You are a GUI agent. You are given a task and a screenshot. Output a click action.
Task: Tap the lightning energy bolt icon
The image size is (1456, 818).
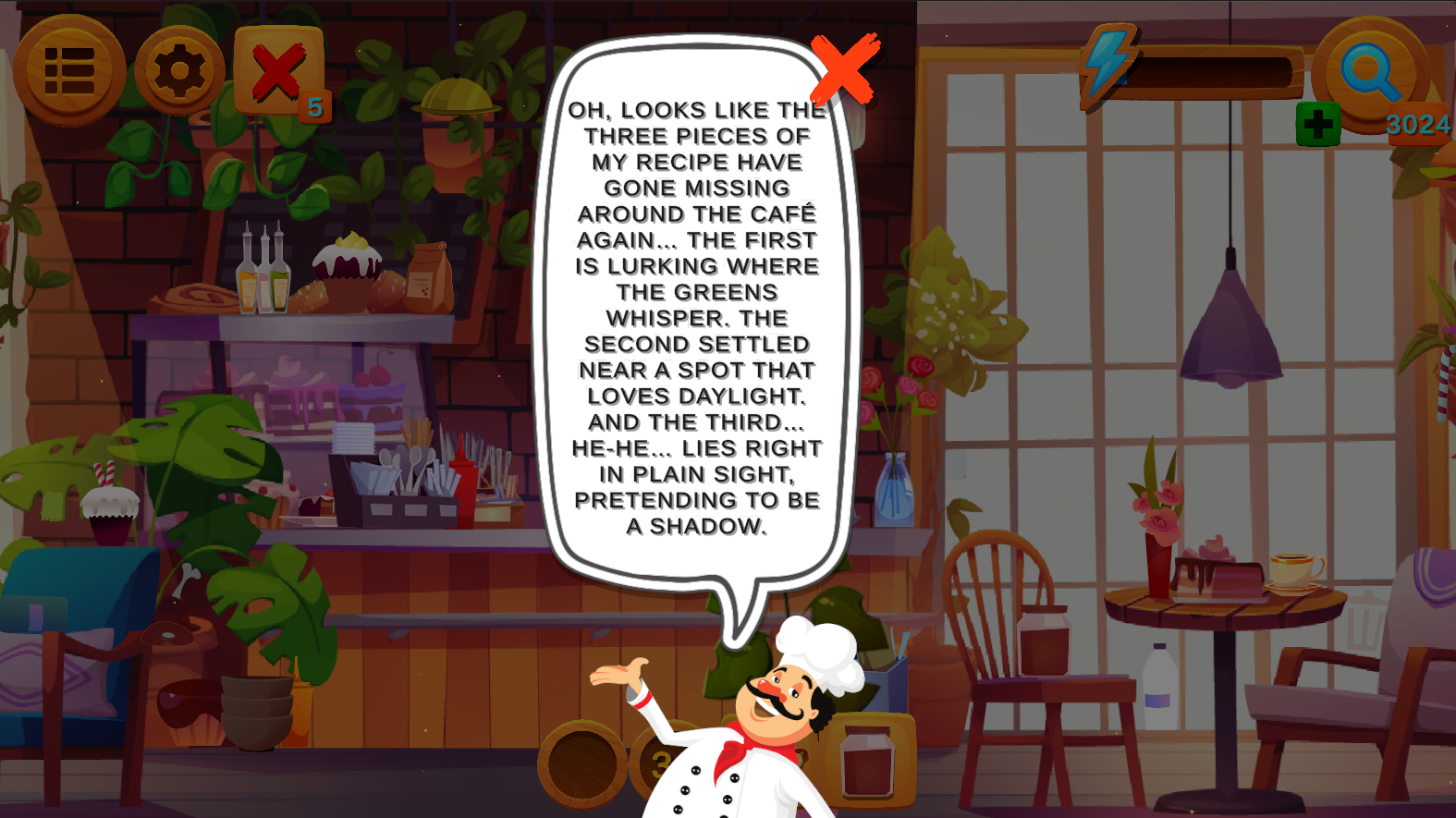pyautogui.click(x=1106, y=64)
